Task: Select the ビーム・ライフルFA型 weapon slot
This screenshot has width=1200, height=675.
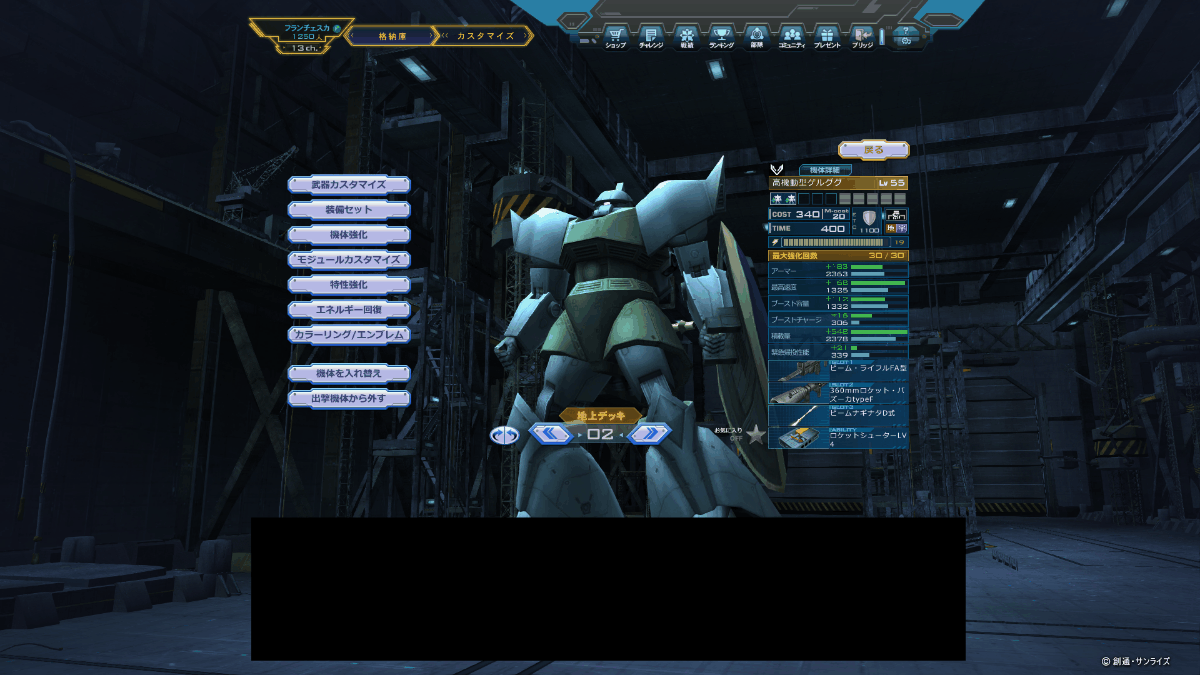Action: pos(838,369)
